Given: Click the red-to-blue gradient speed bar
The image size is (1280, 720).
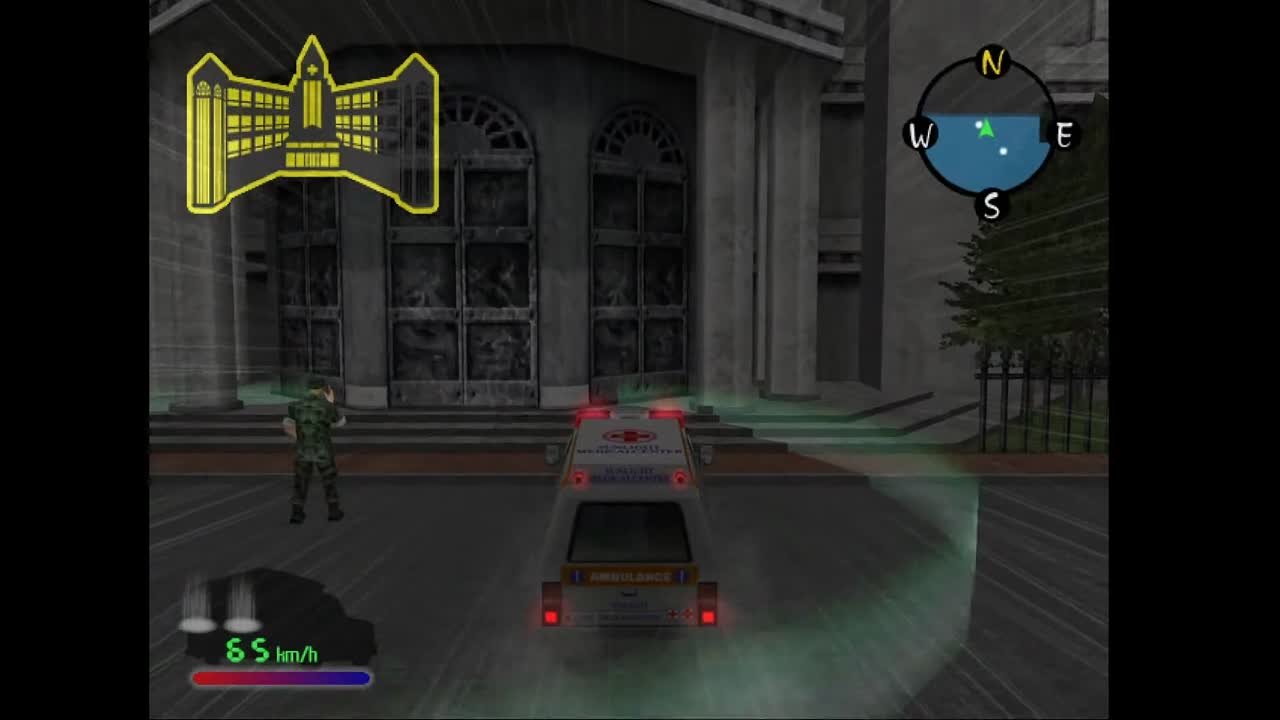Looking at the screenshot, I should pos(282,678).
